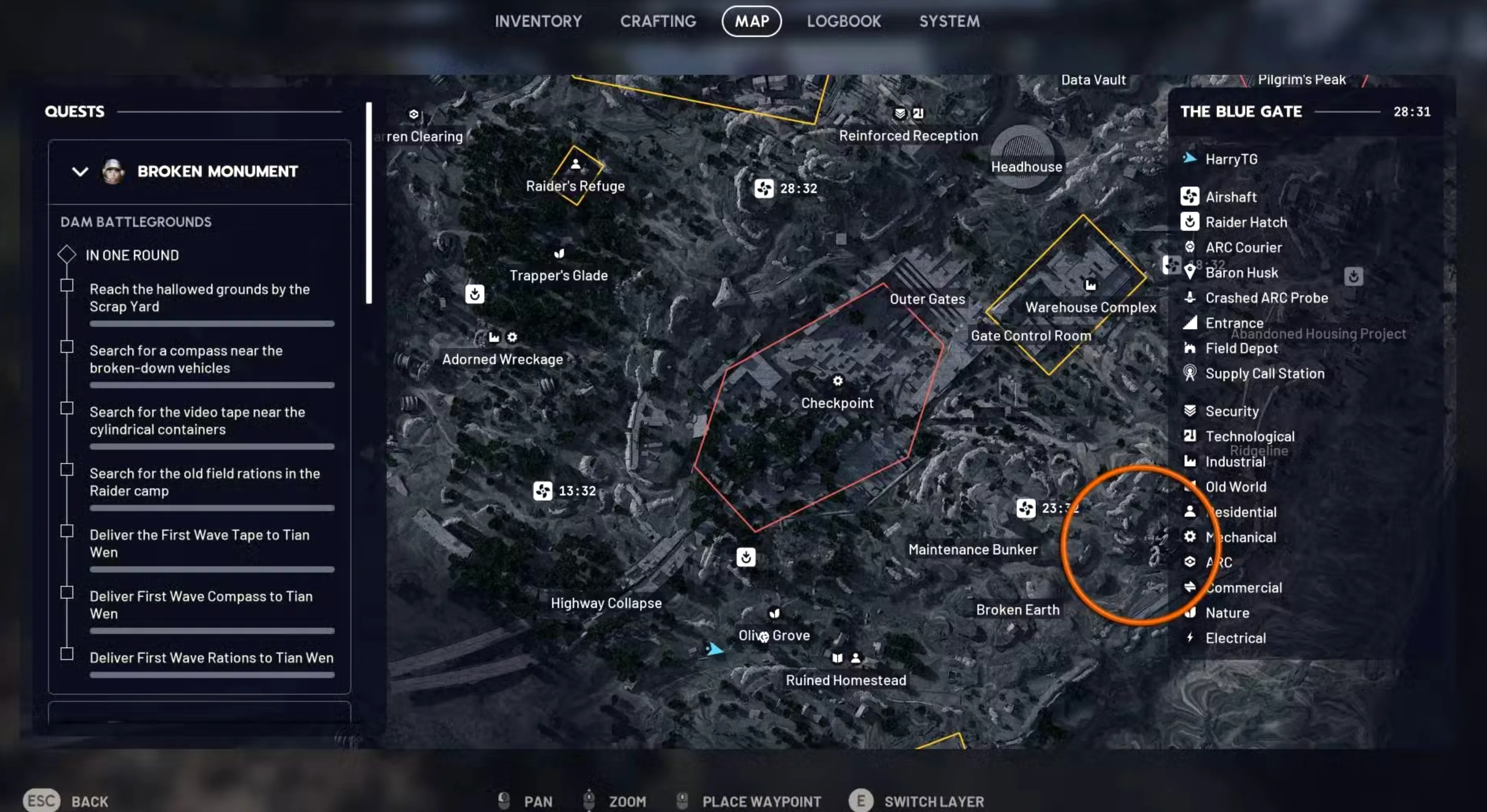Click the Crashed ARC Probe legend icon
Viewport: 1487px width, 812px height.
coord(1190,298)
